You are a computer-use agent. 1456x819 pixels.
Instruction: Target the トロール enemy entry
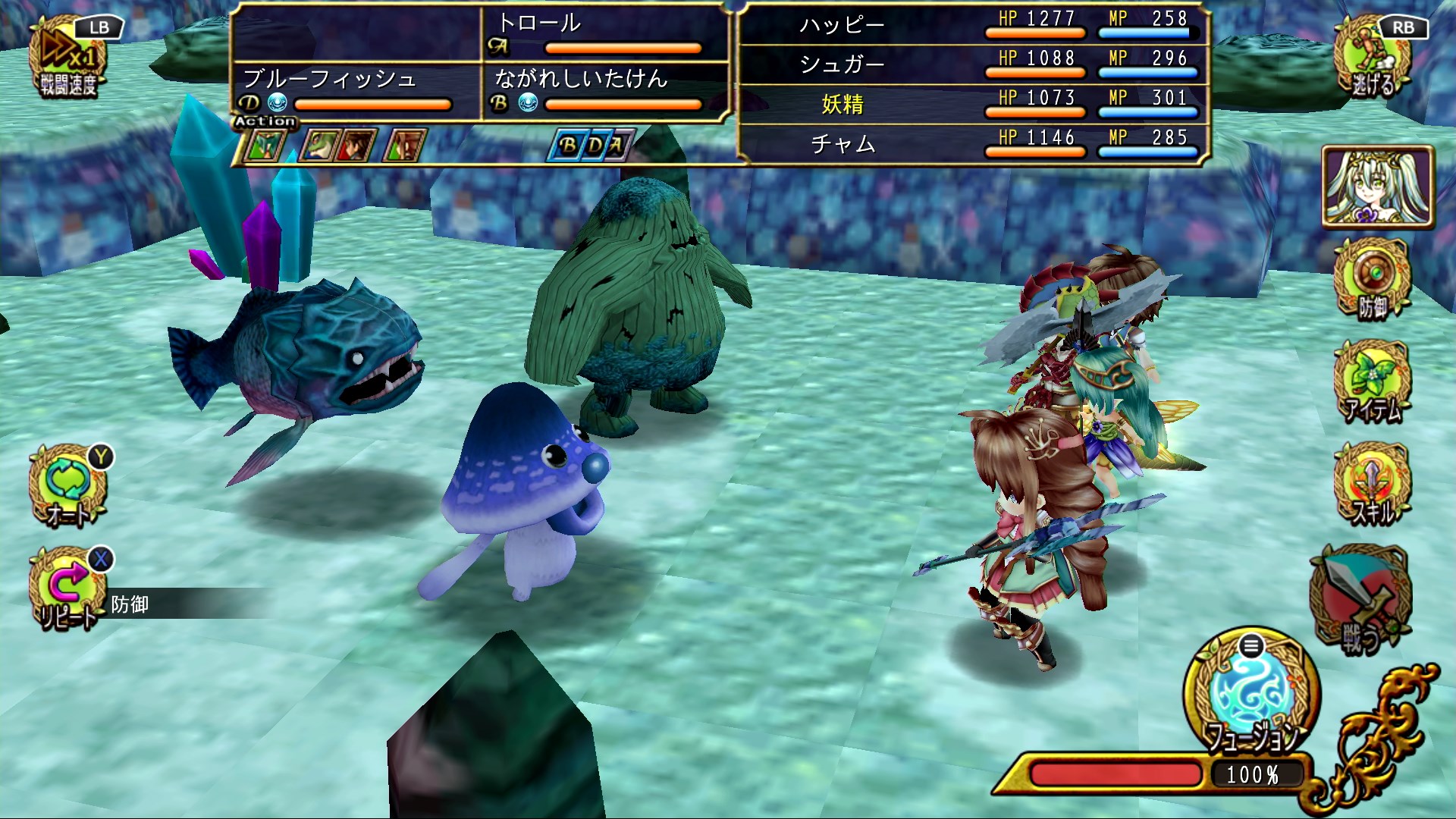pyautogui.click(x=605, y=33)
